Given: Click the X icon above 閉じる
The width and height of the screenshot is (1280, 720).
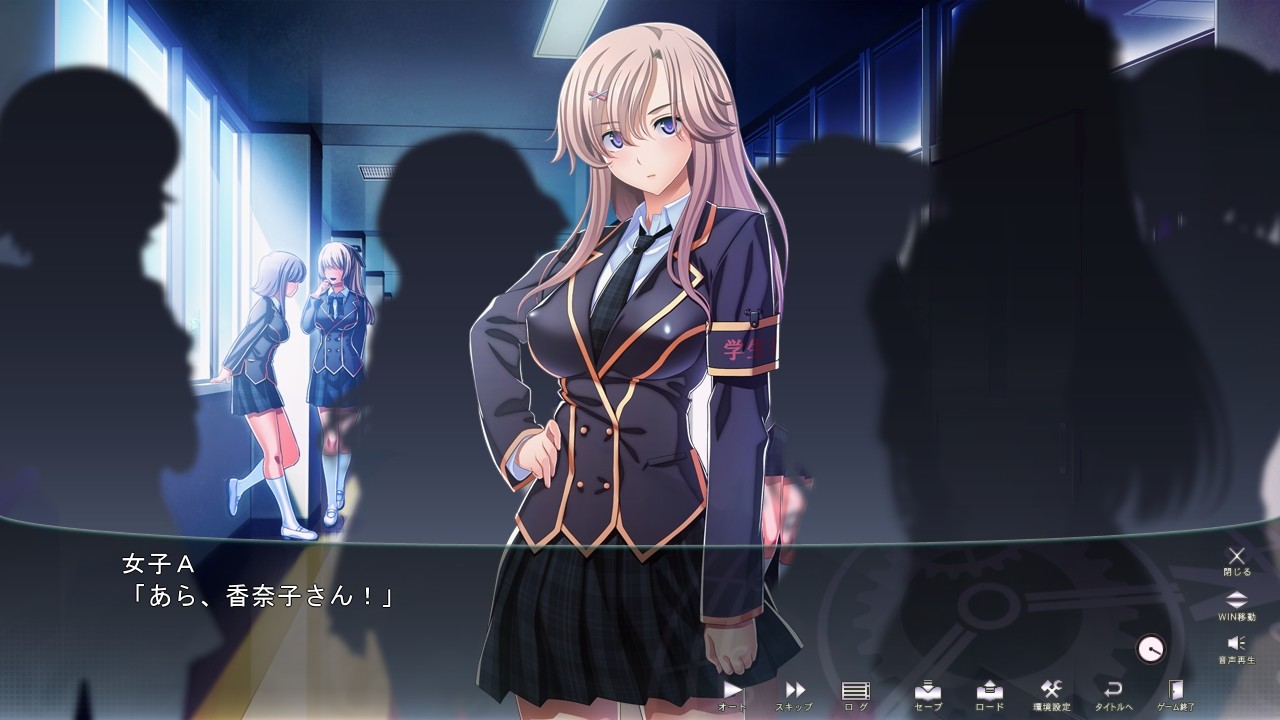Looking at the screenshot, I should (x=1238, y=557).
